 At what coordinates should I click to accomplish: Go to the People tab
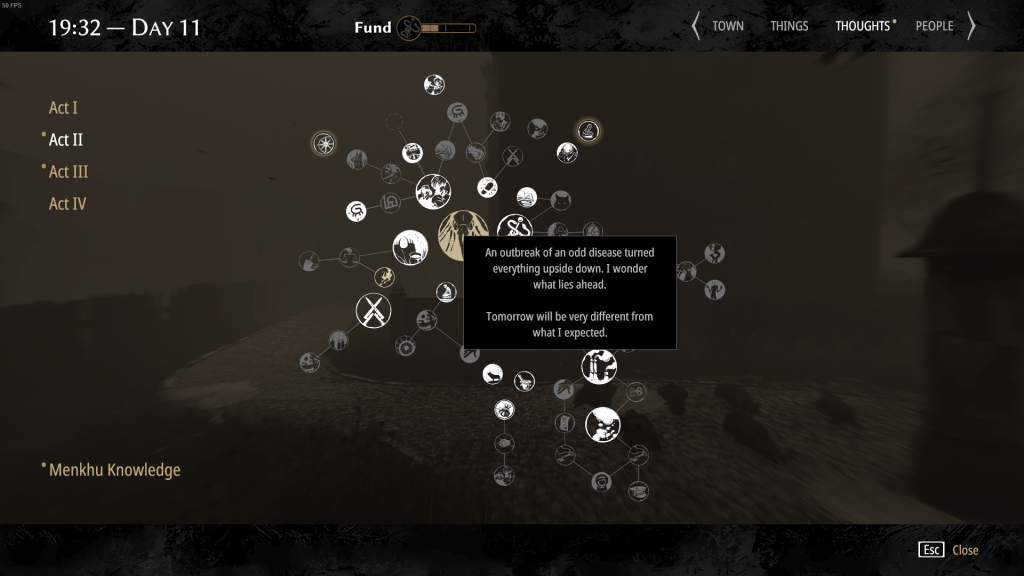coord(934,26)
